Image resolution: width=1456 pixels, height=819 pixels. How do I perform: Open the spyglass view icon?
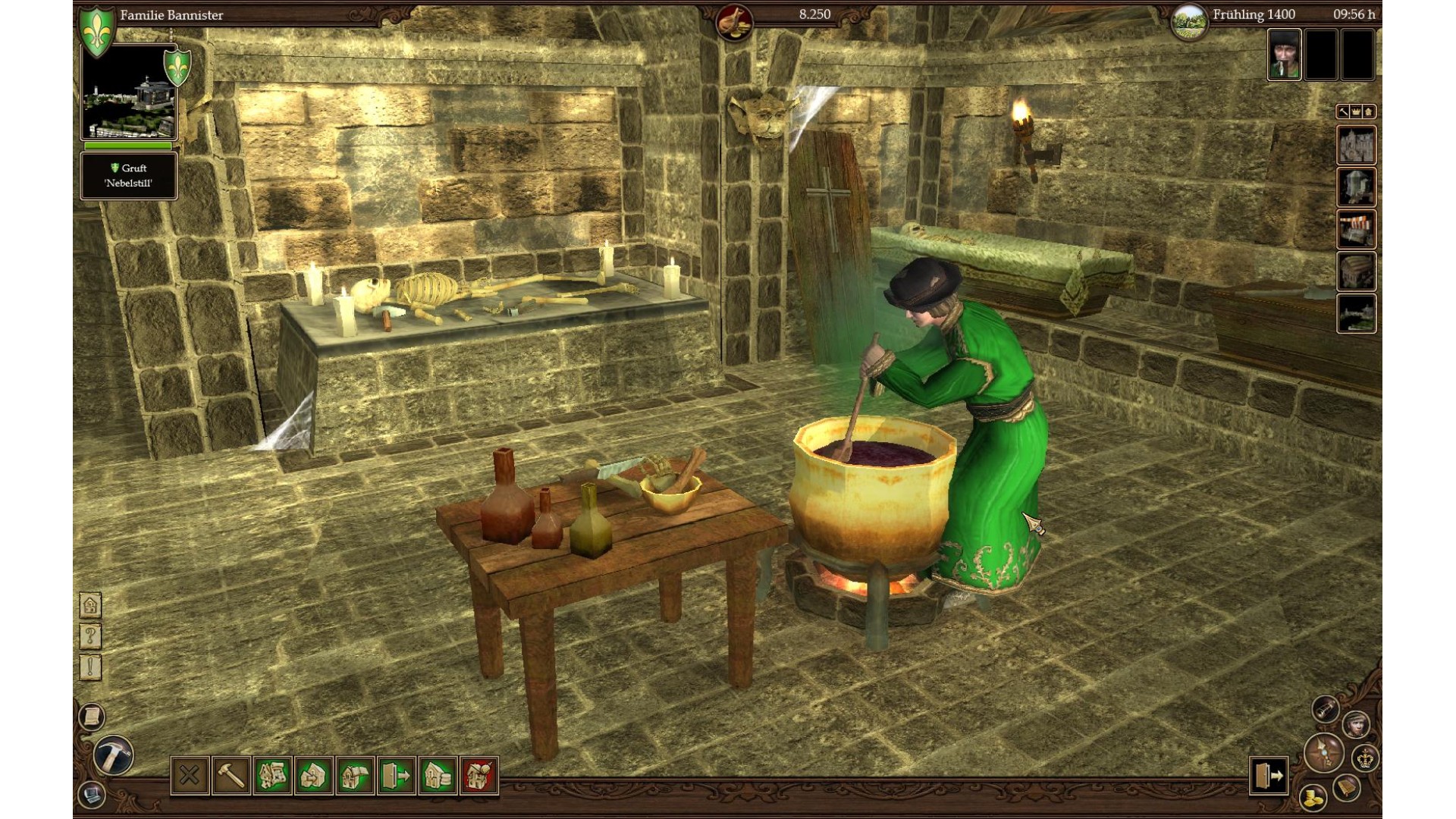pos(1325,709)
